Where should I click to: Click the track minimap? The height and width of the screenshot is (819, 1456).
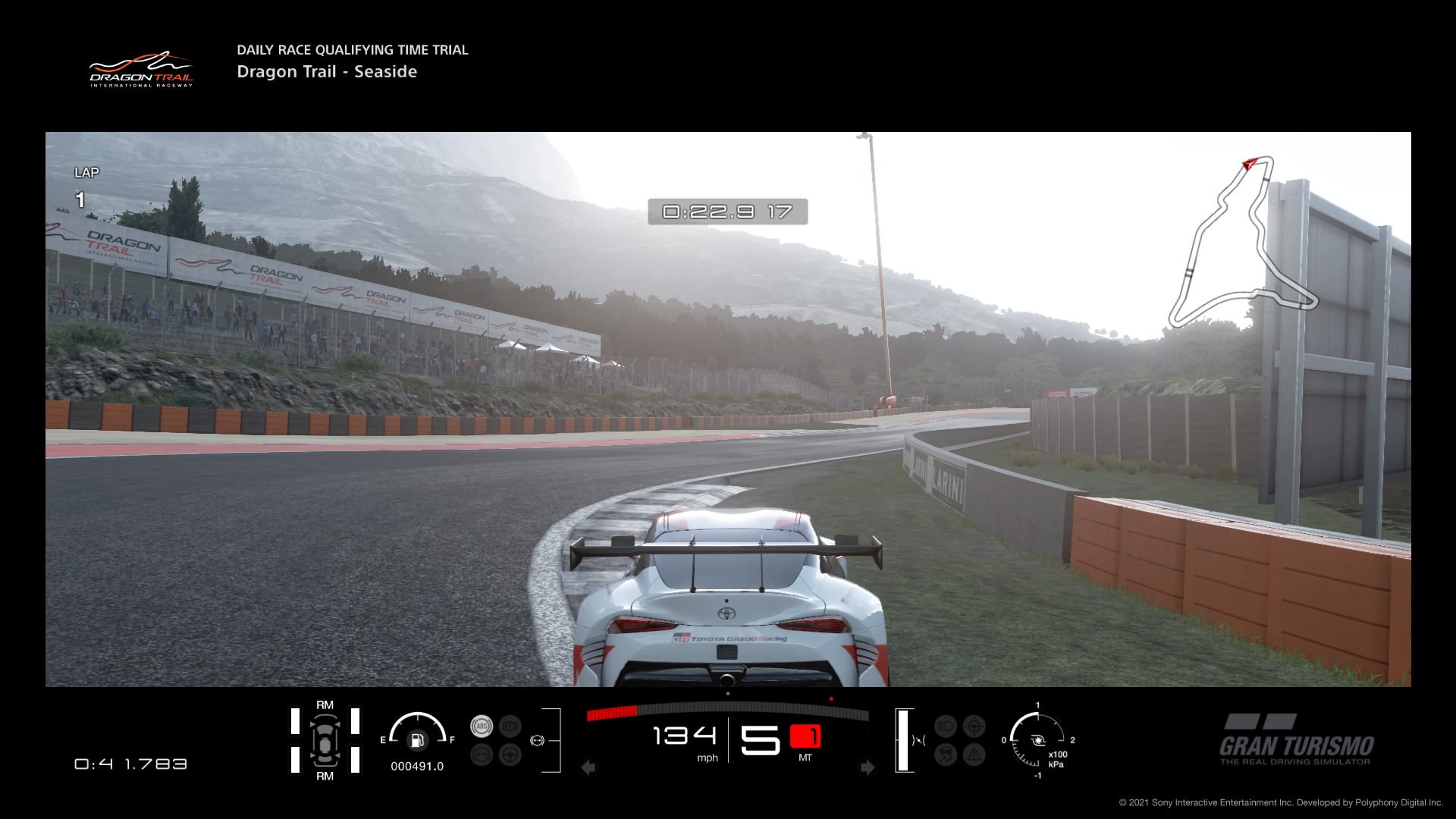[x=1242, y=243]
